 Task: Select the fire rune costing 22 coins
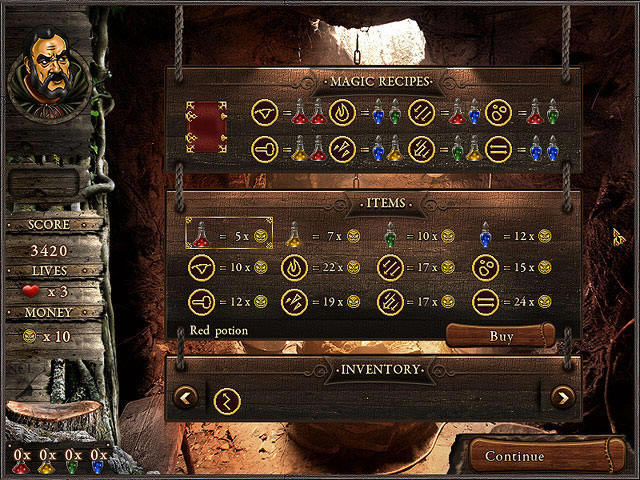point(294,268)
